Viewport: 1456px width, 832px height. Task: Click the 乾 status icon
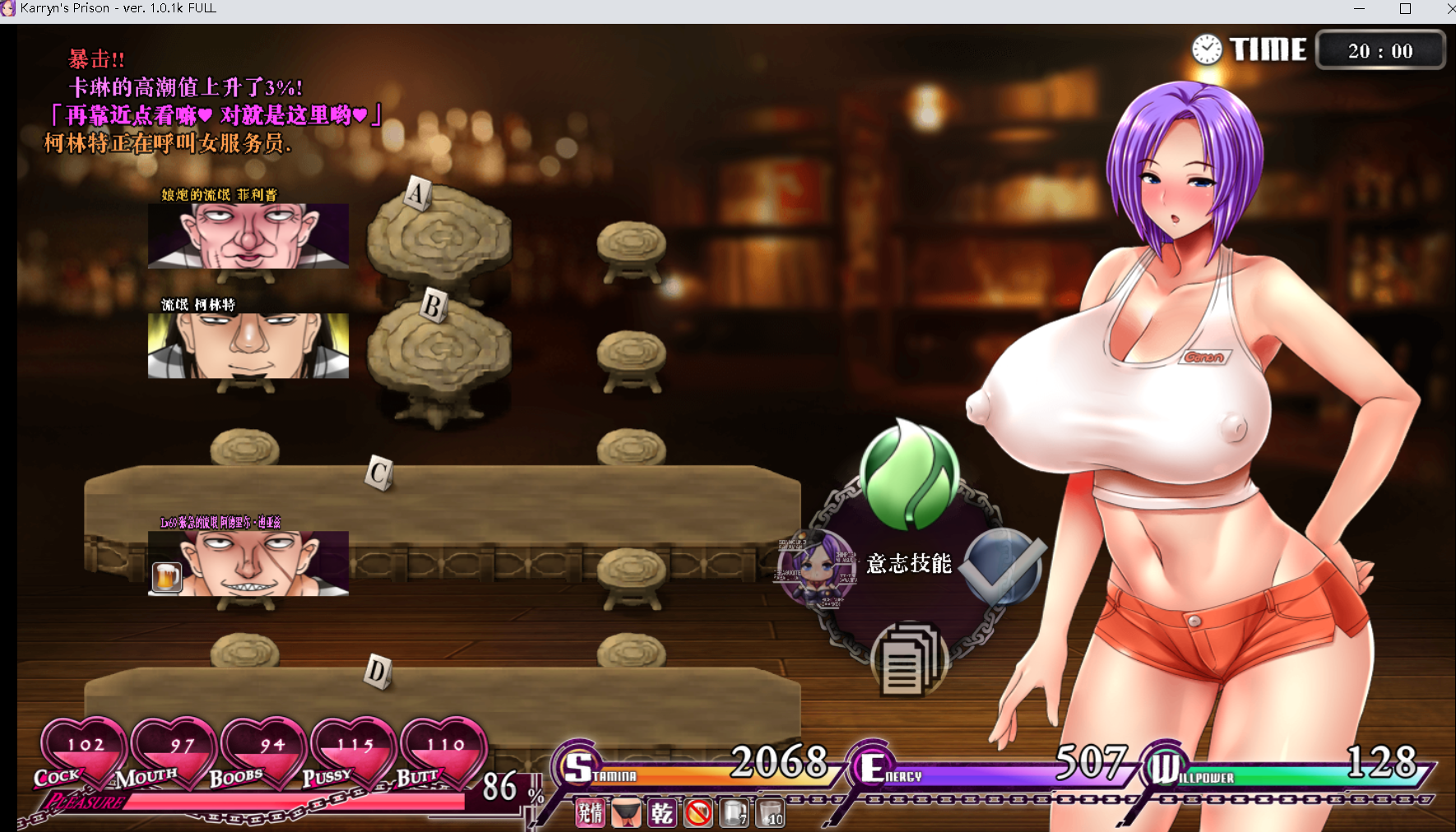[x=662, y=813]
